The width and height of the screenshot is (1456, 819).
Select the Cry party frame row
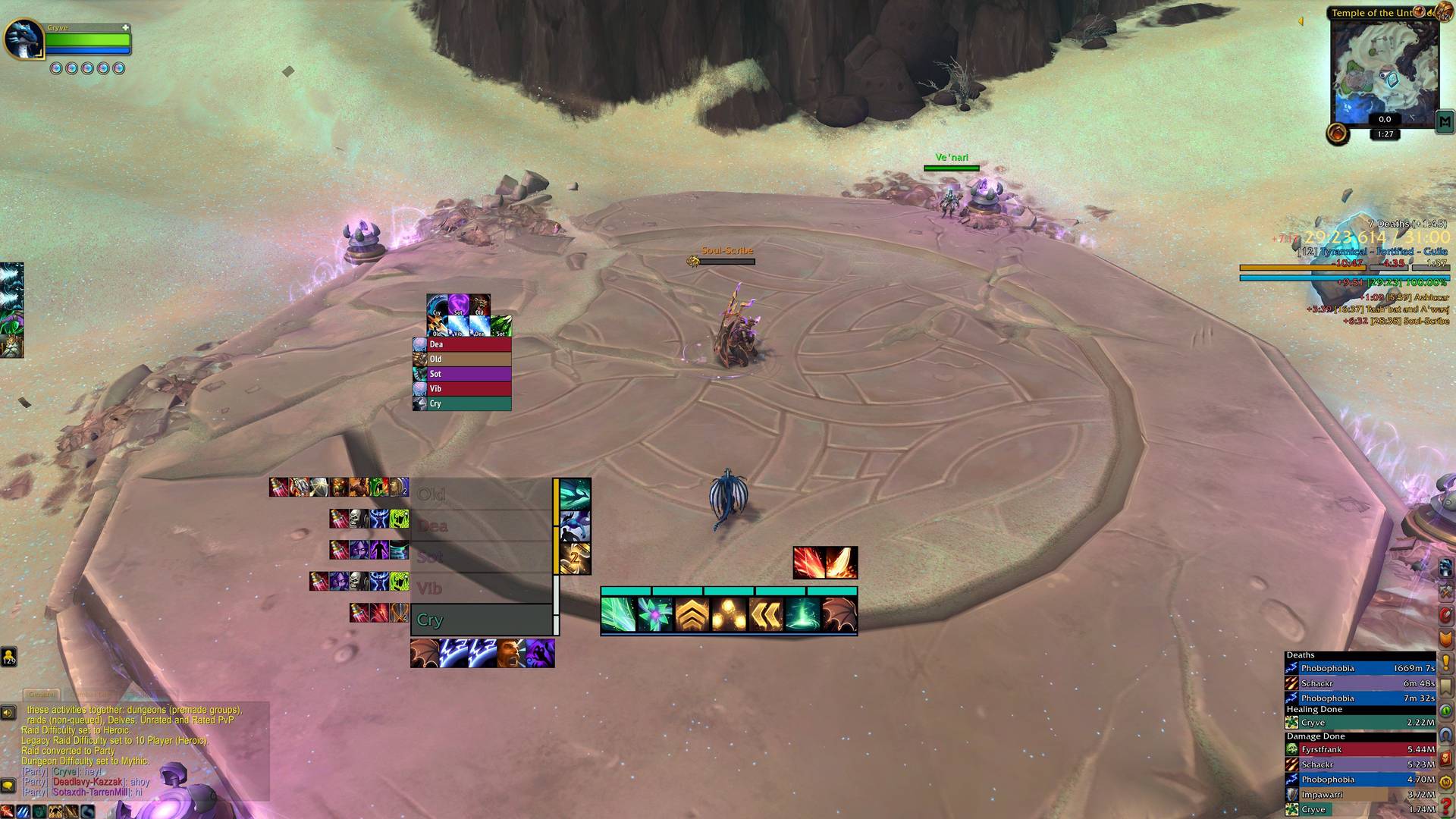pos(482,620)
